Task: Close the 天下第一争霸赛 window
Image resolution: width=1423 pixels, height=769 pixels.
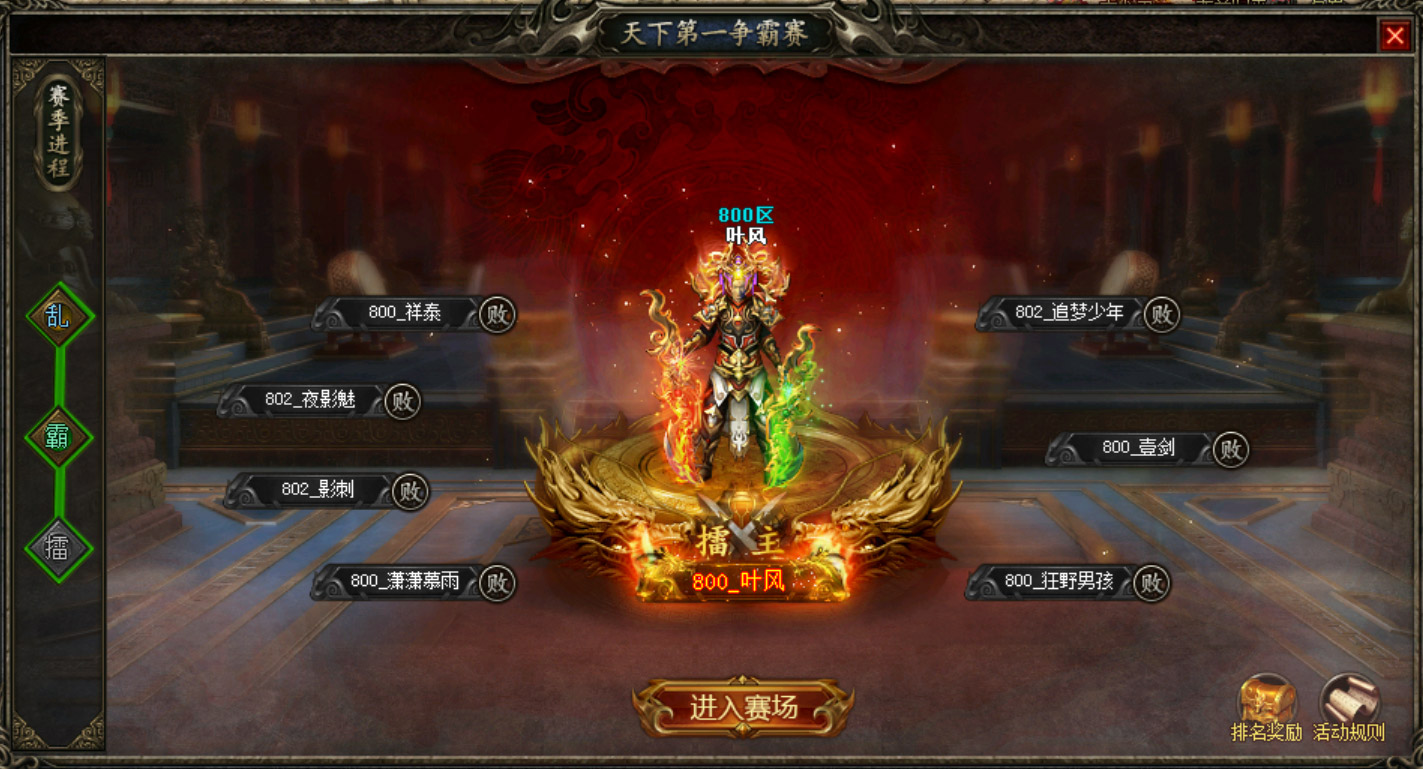Action: (x=1394, y=37)
